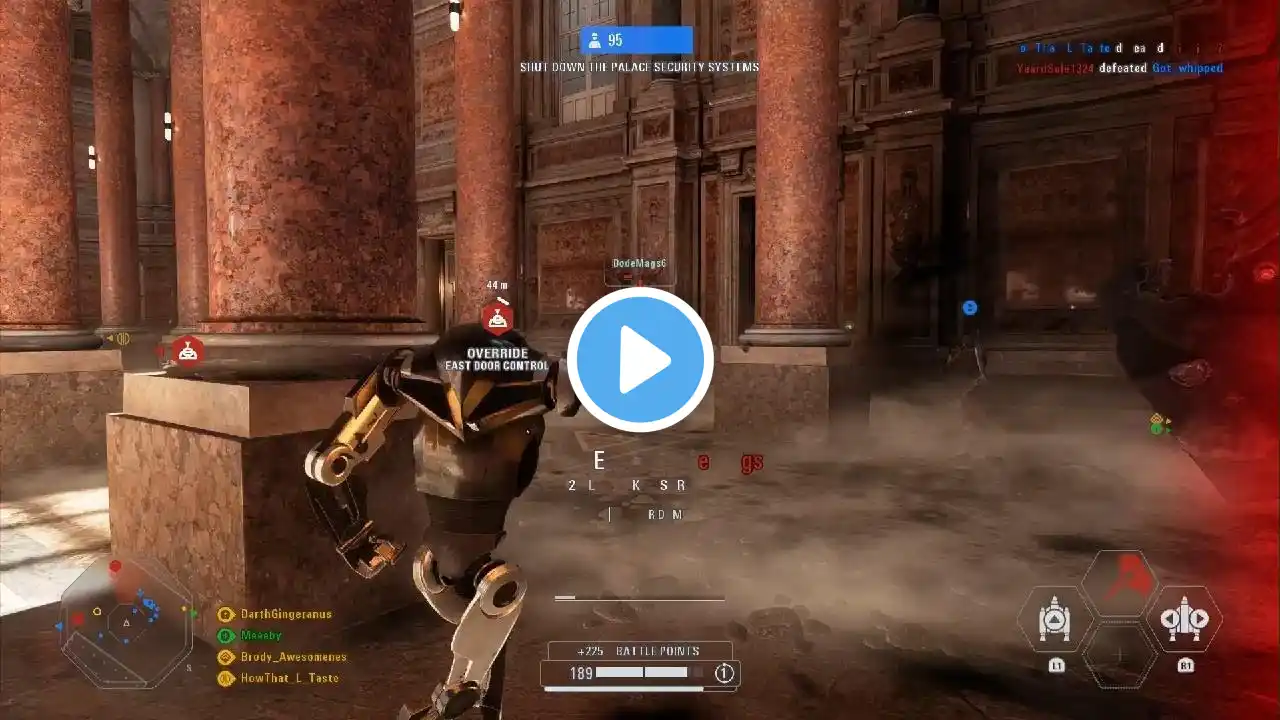The height and width of the screenshot is (720, 1280).
Task: Activate the jet trooper forward boost ability
Action: click(x=1054, y=621)
